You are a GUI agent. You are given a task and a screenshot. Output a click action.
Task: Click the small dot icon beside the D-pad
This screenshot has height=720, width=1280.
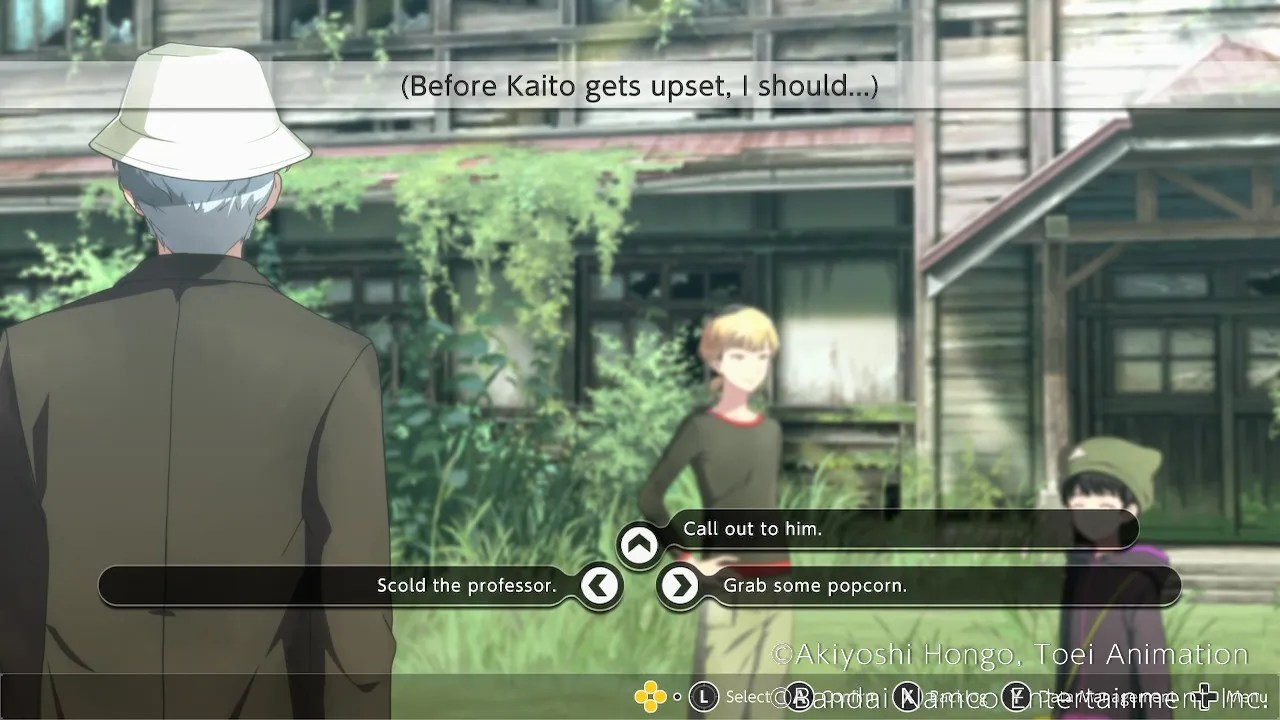point(677,697)
